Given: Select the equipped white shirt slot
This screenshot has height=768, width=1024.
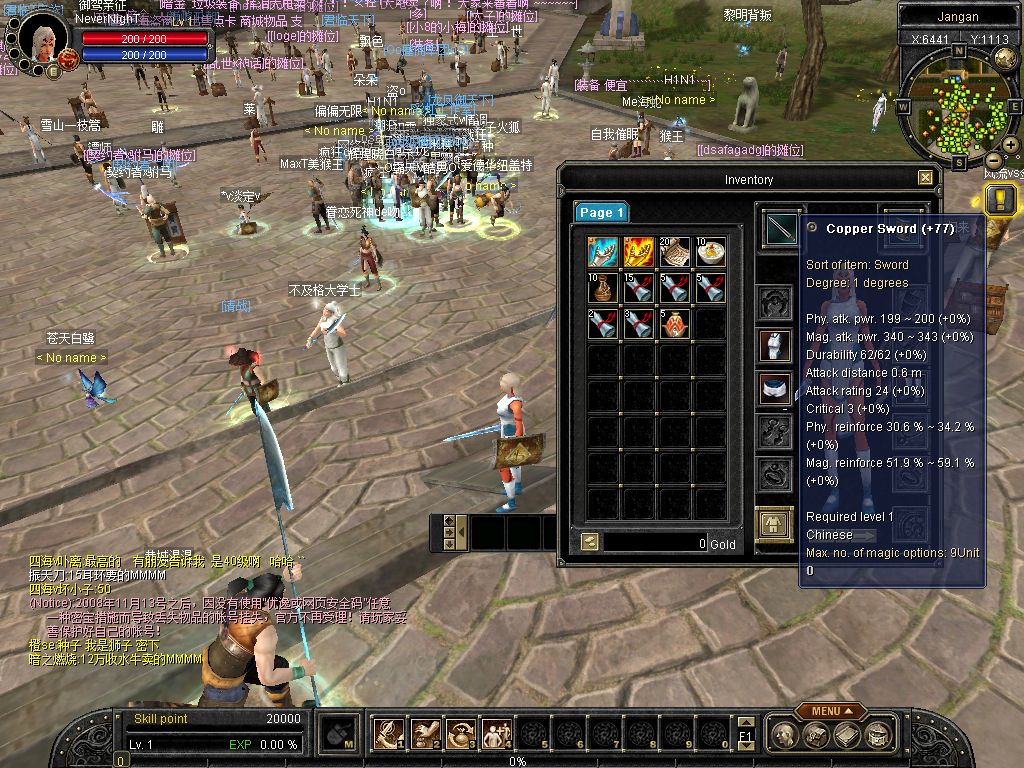Looking at the screenshot, I should pyautogui.click(x=775, y=345).
